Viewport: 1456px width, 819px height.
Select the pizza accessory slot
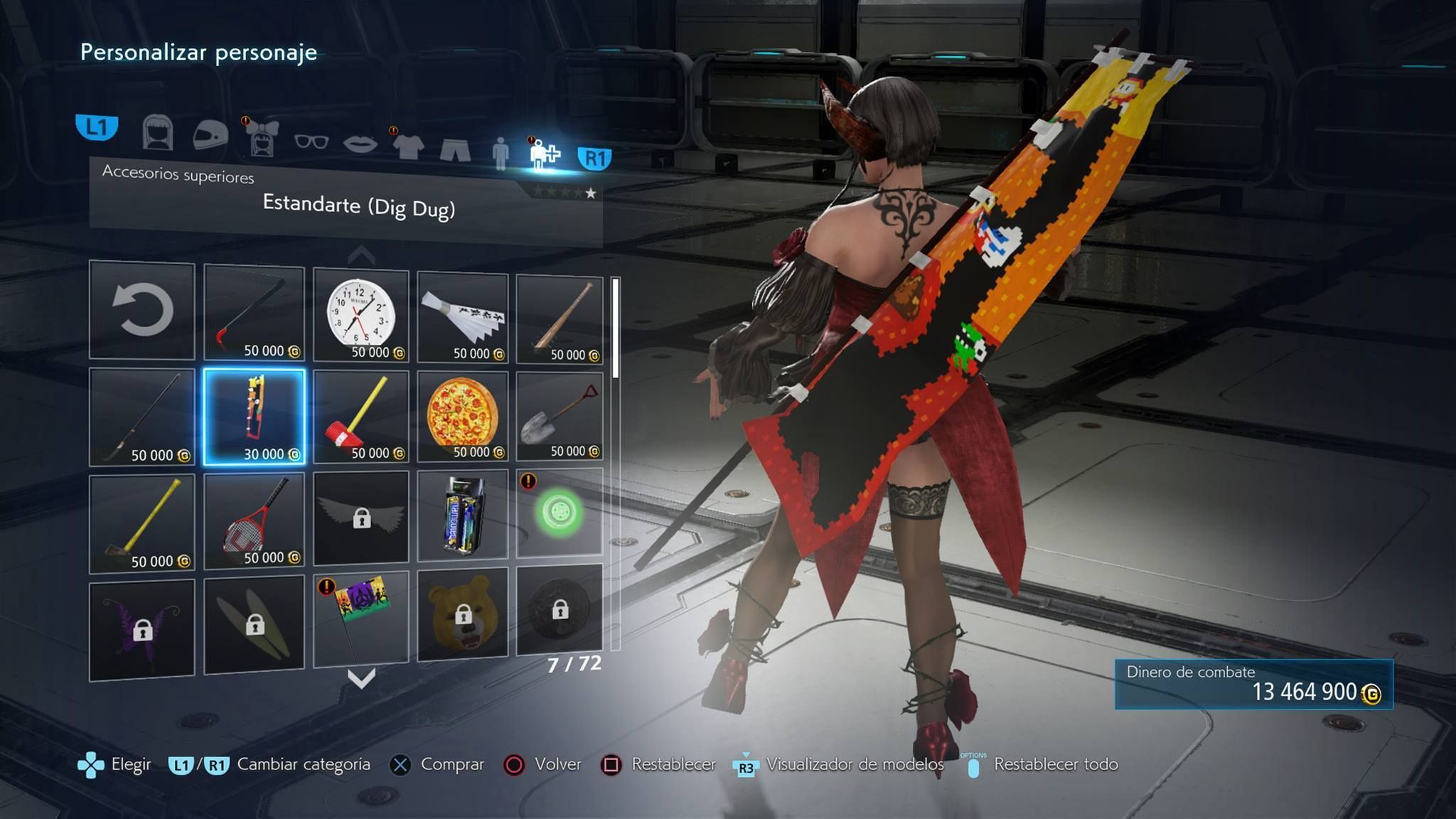coord(463,417)
